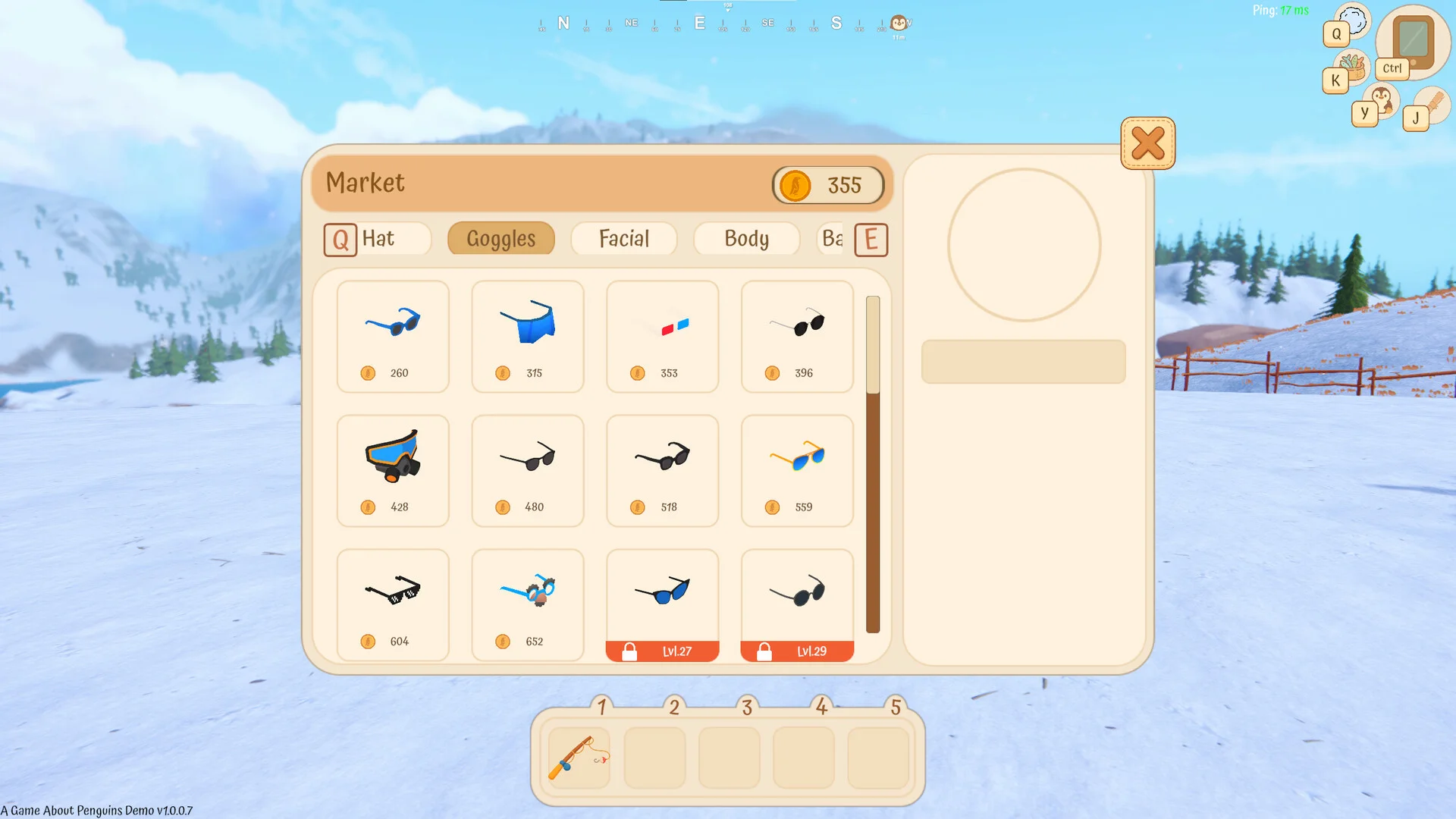1456x819 pixels.
Task: Open the penguin character icon
Action: click(x=1381, y=100)
